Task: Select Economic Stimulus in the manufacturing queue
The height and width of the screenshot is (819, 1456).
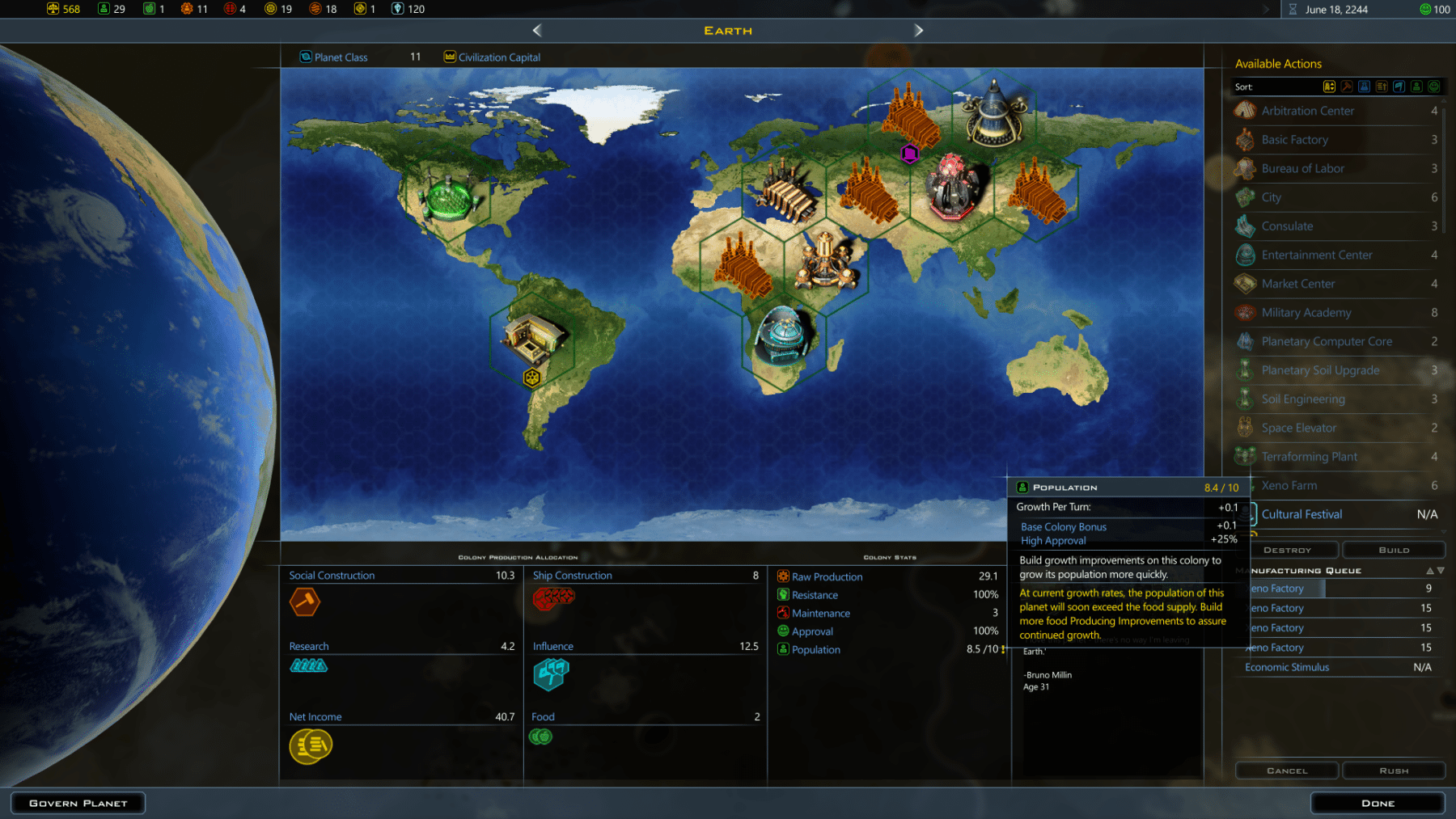Action: click(x=1287, y=667)
